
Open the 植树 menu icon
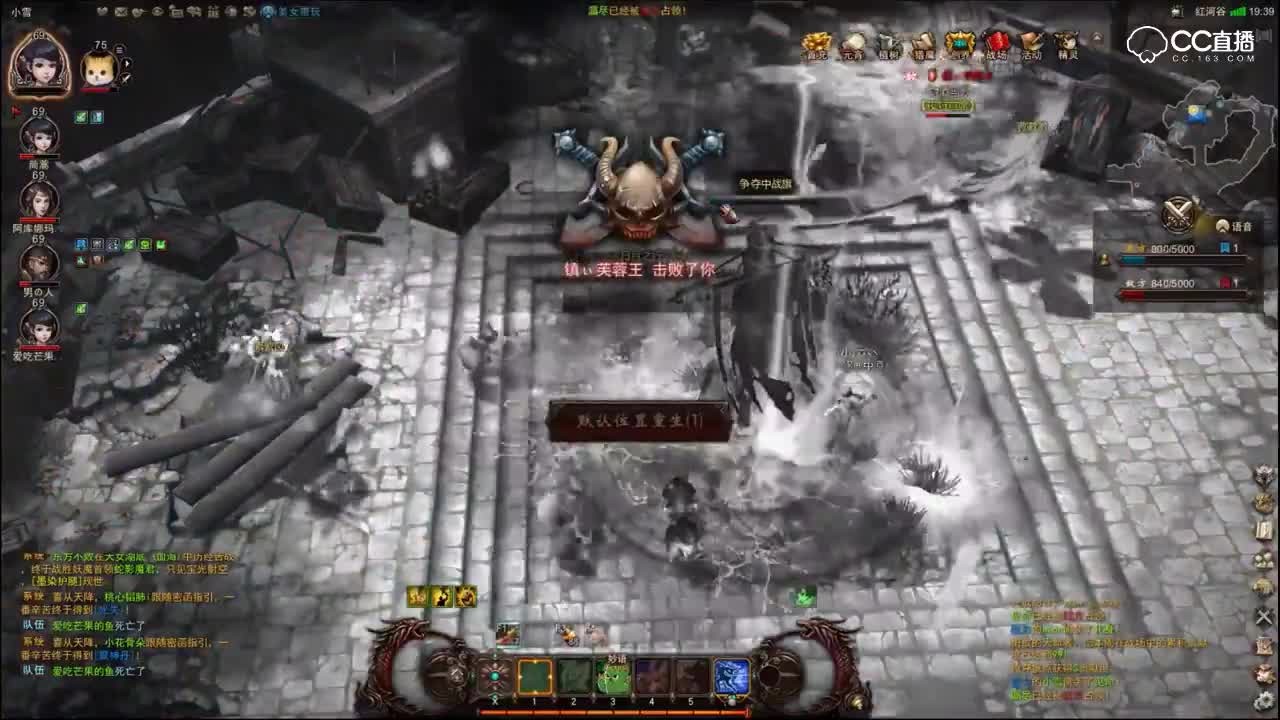(888, 45)
